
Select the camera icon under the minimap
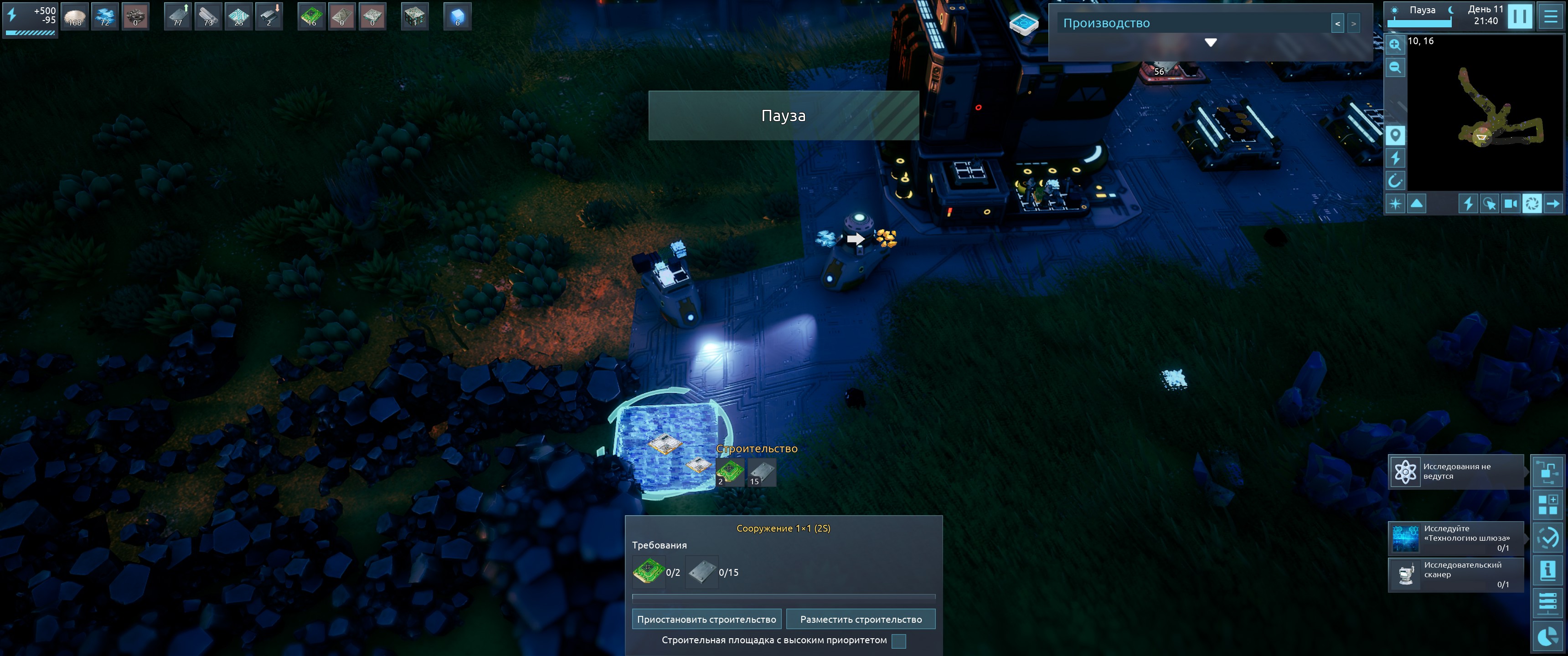point(1510,203)
